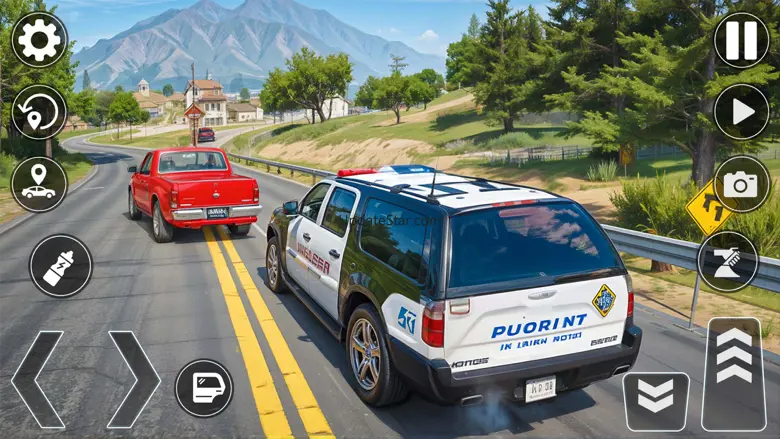780x439 pixels.
Task: Pause the game
Action: (x=741, y=39)
